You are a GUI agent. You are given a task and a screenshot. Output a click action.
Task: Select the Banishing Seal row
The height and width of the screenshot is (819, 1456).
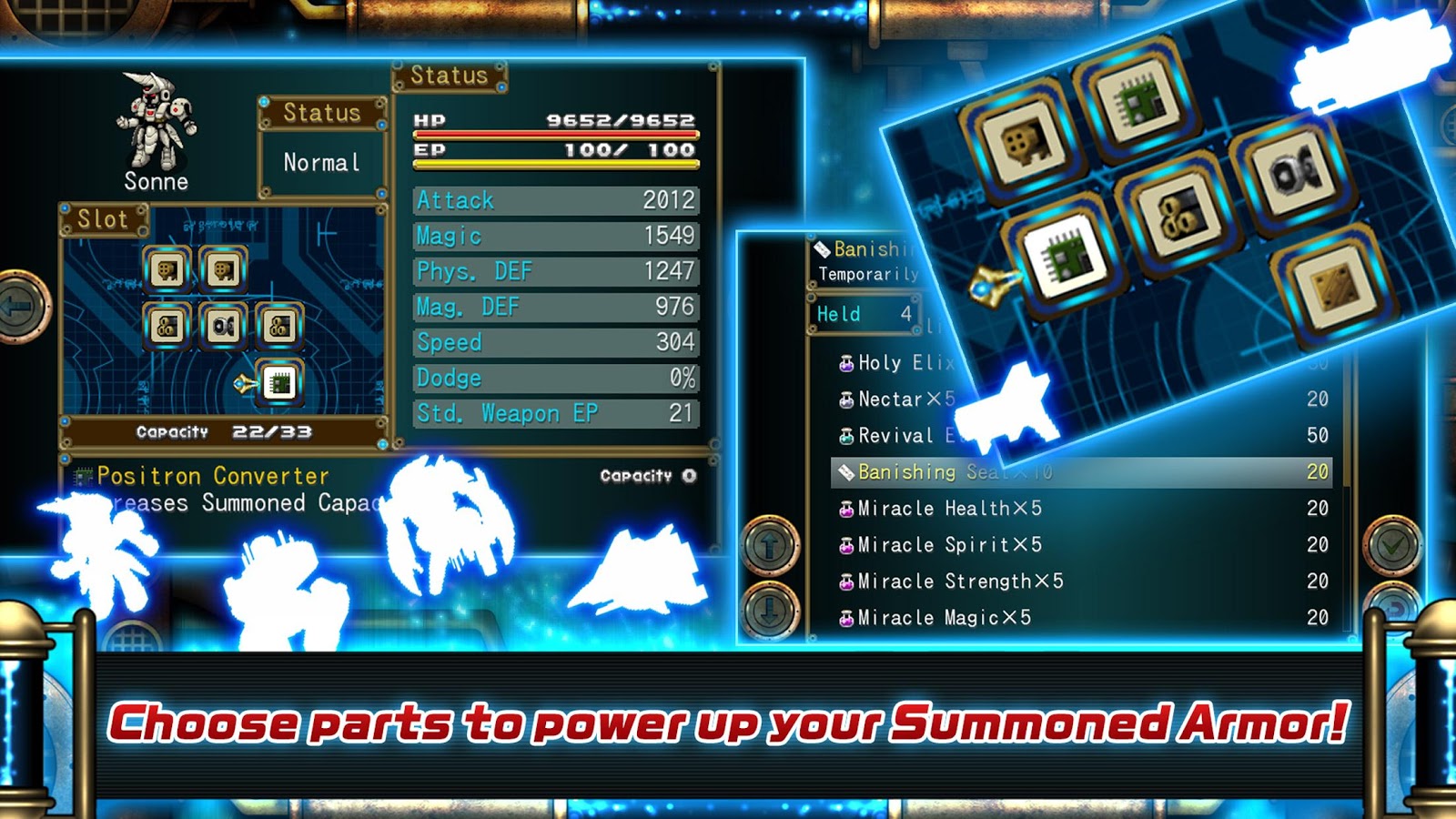pyautogui.click(x=1081, y=472)
